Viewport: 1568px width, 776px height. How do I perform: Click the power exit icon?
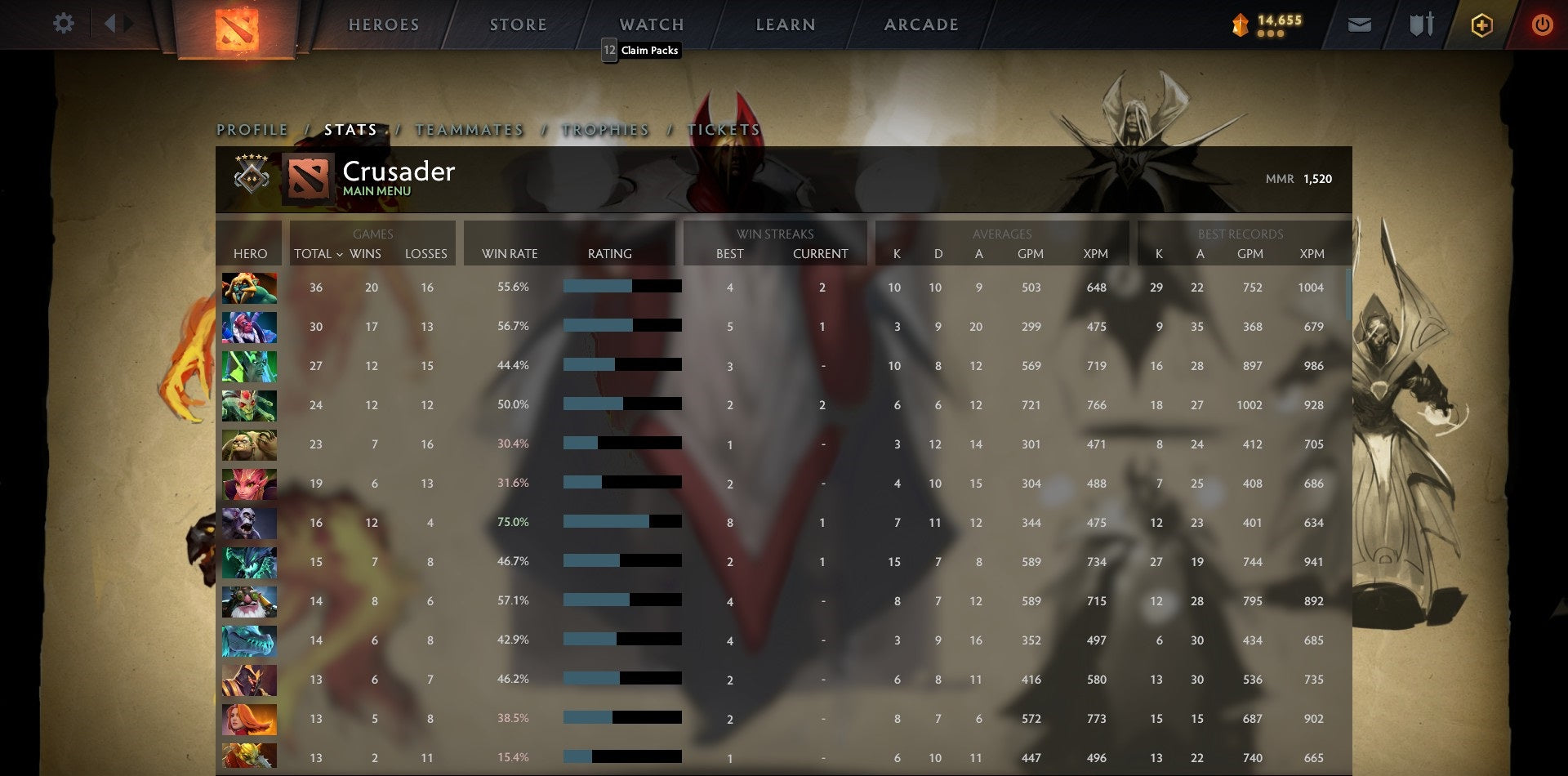pos(1543,25)
